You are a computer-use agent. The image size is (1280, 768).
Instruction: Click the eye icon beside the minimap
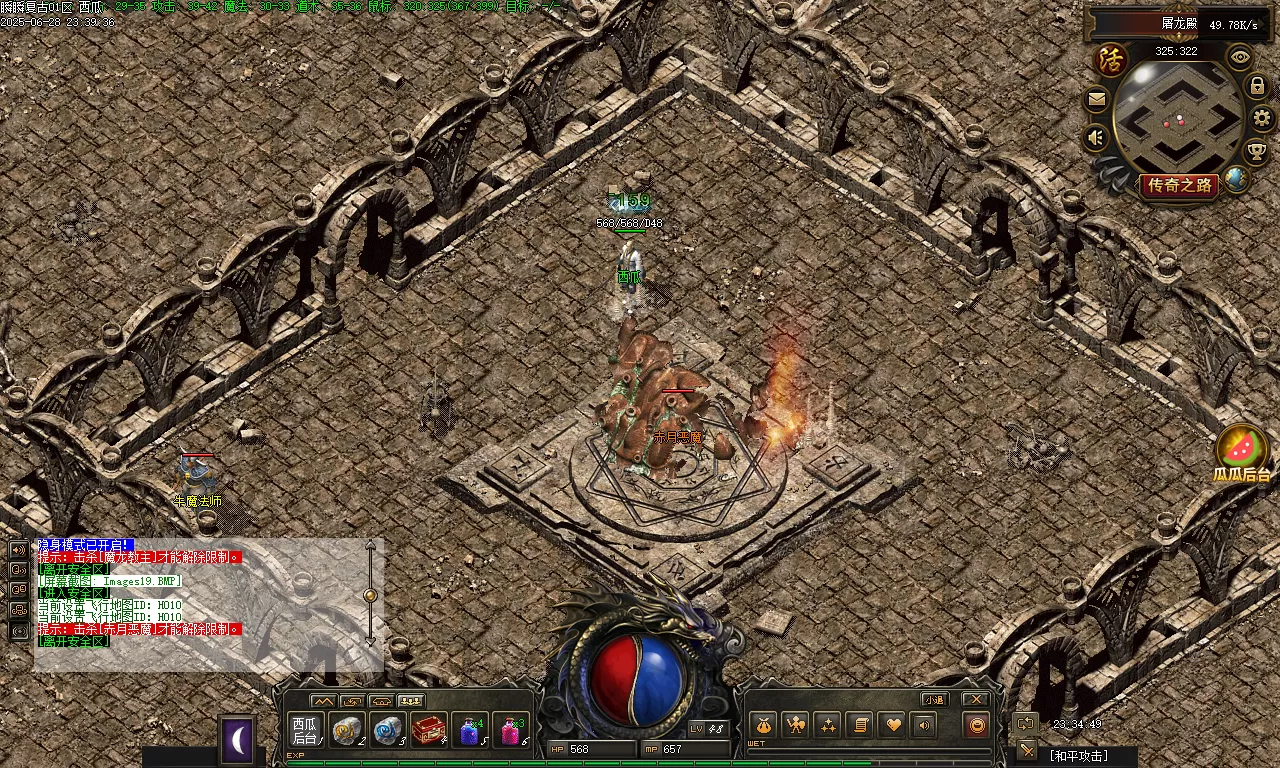pos(1241,57)
